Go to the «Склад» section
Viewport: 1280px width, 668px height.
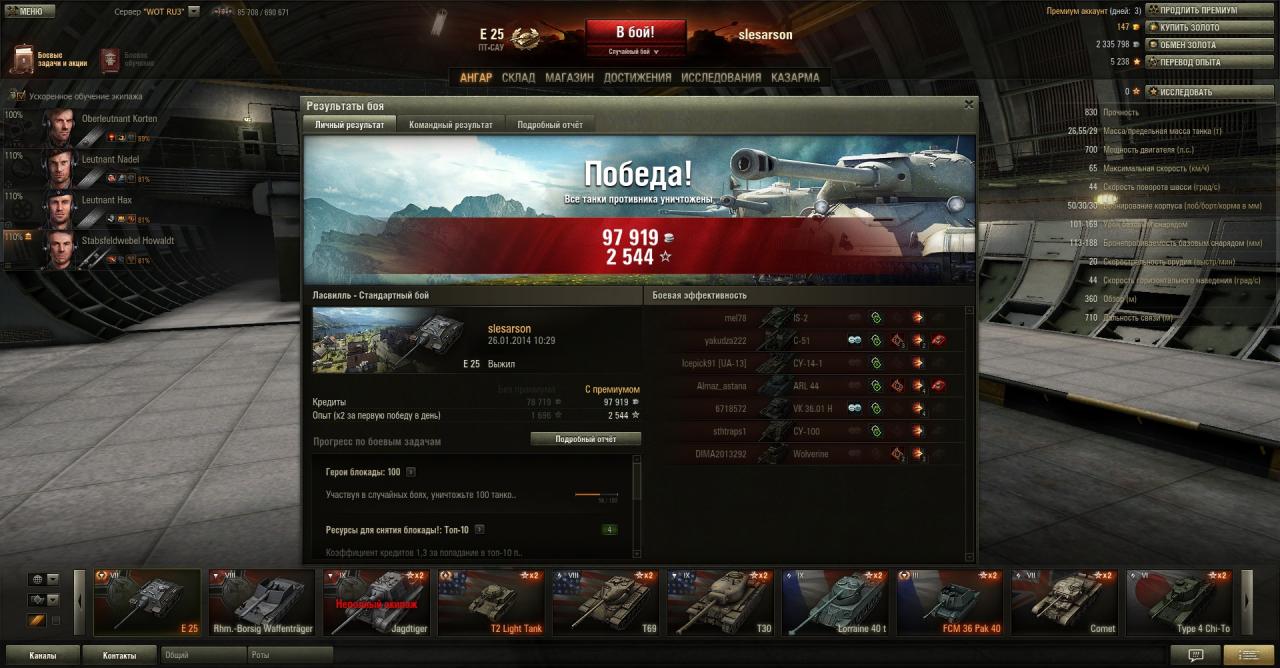coord(518,77)
